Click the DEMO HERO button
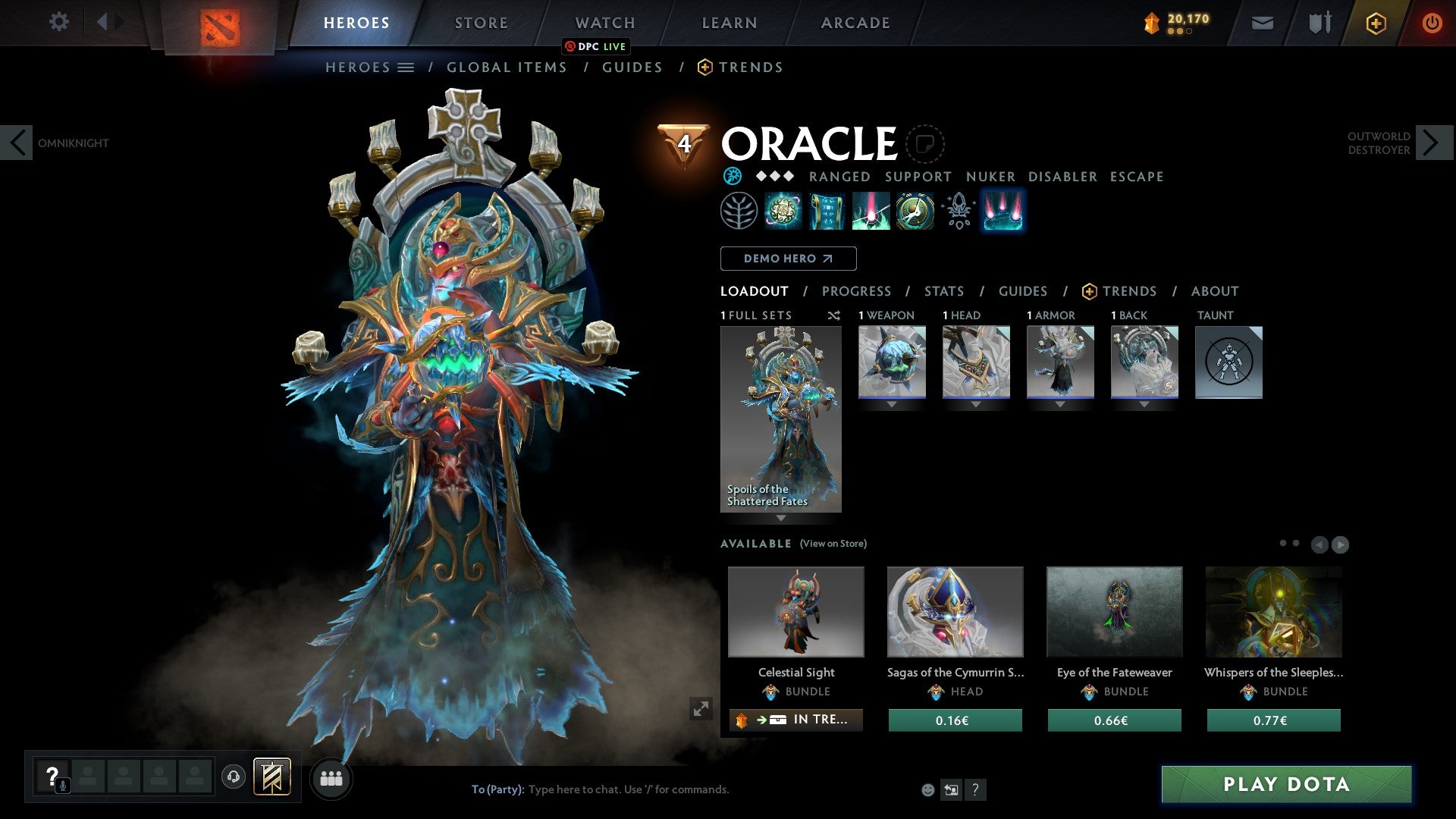 click(x=788, y=259)
